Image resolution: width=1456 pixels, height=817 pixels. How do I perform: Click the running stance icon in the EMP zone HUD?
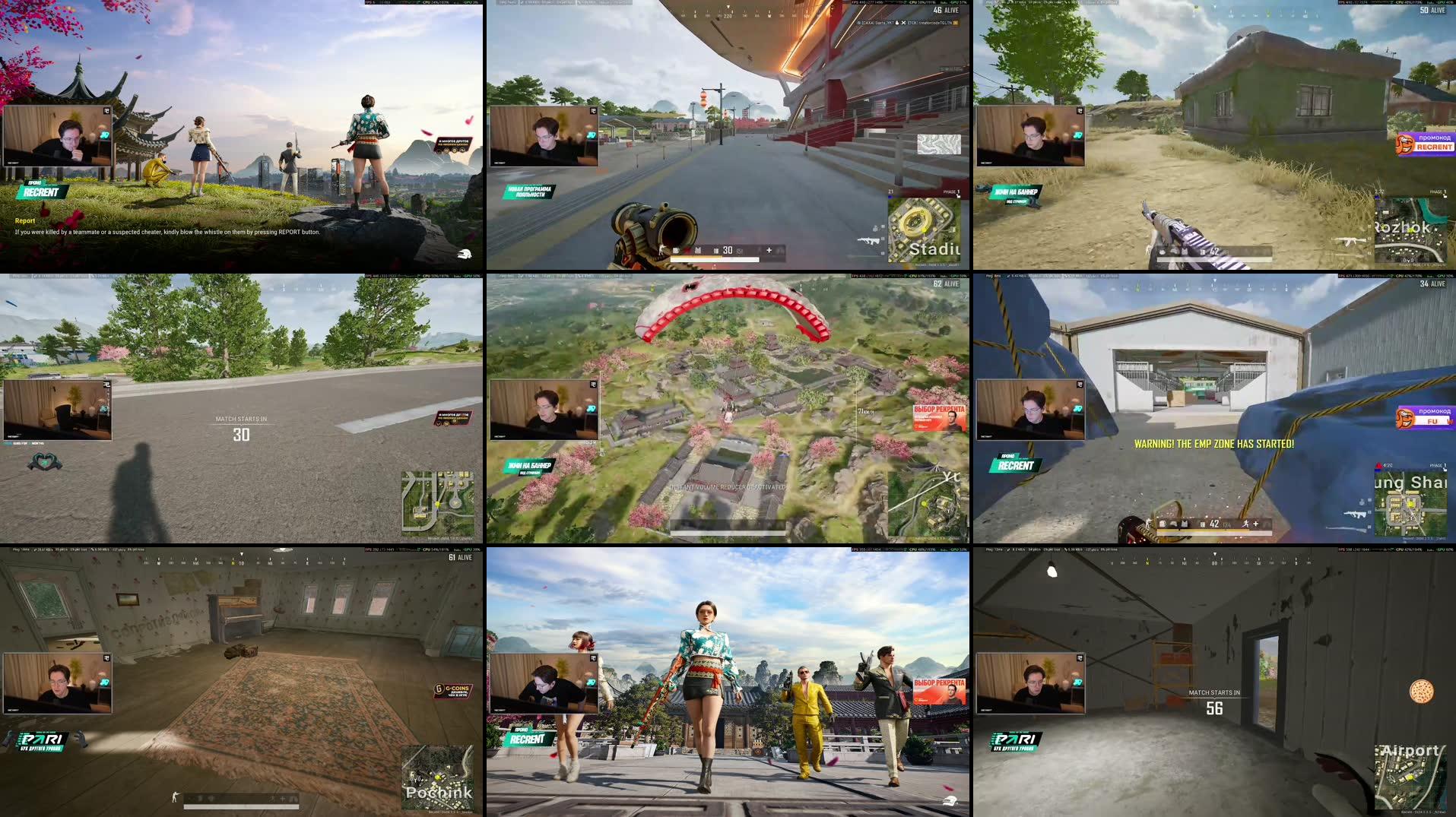pyautogui.click(x=1245, y=524)
